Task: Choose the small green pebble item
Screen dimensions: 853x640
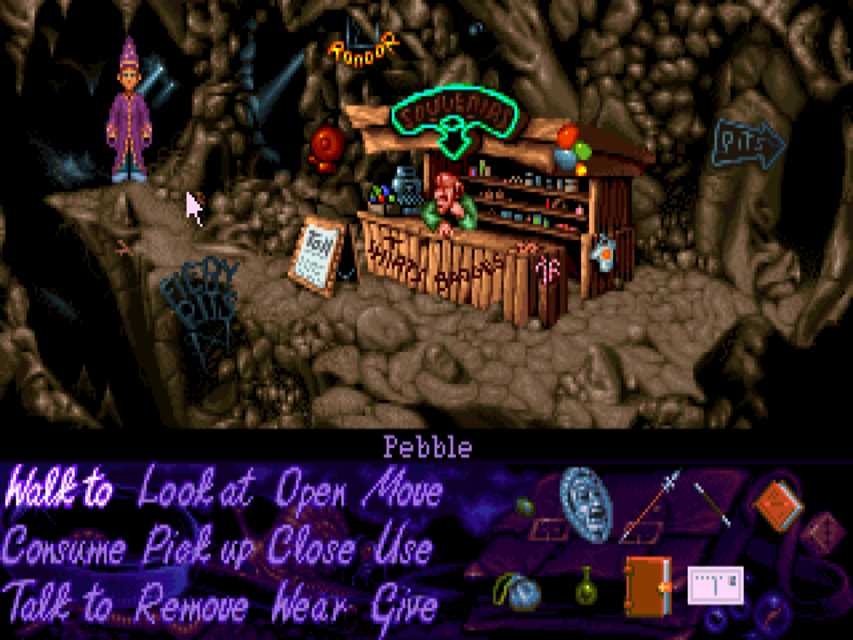Action: click(526, 507)
